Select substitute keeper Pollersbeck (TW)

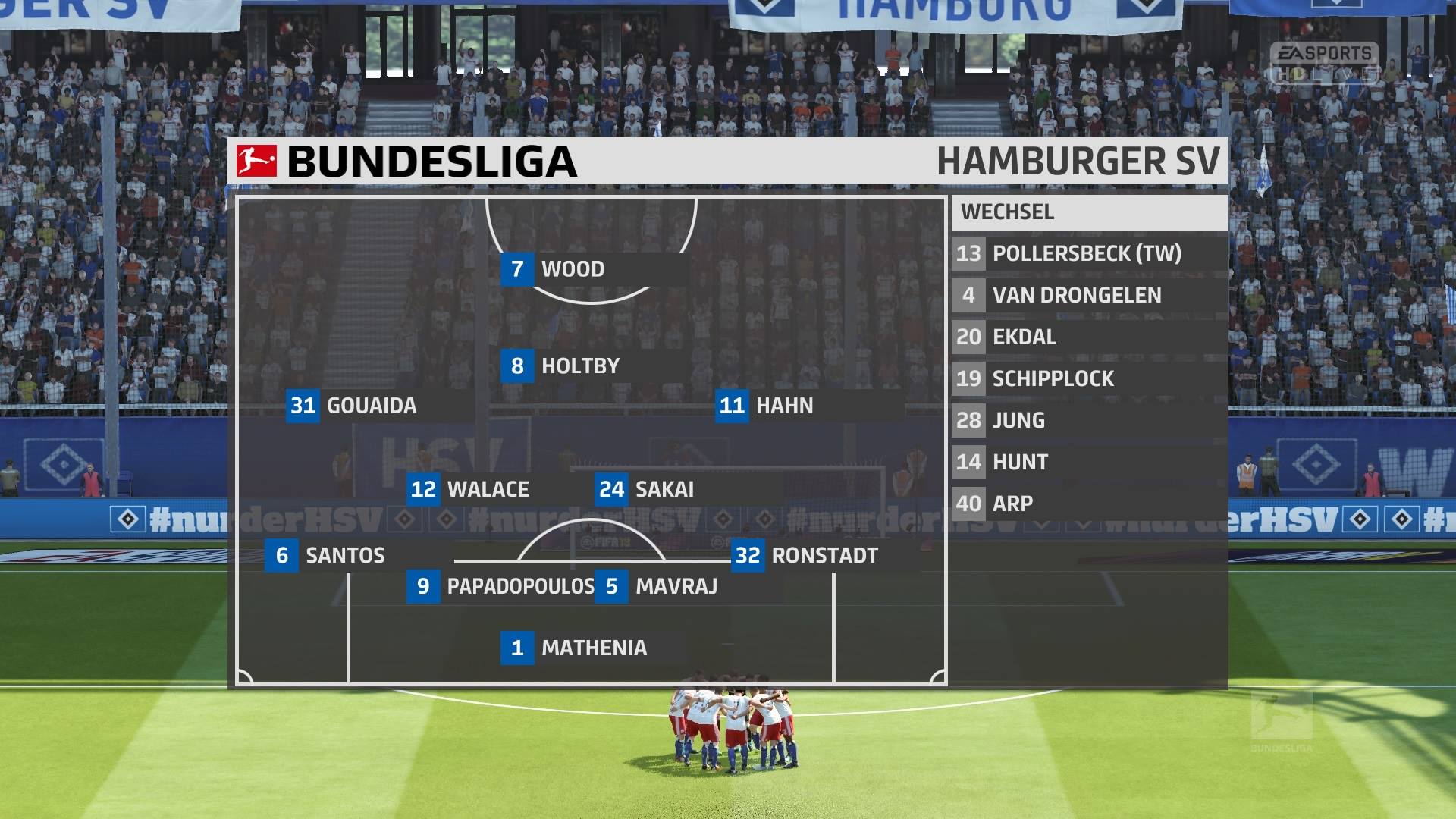click(1086, 253)
